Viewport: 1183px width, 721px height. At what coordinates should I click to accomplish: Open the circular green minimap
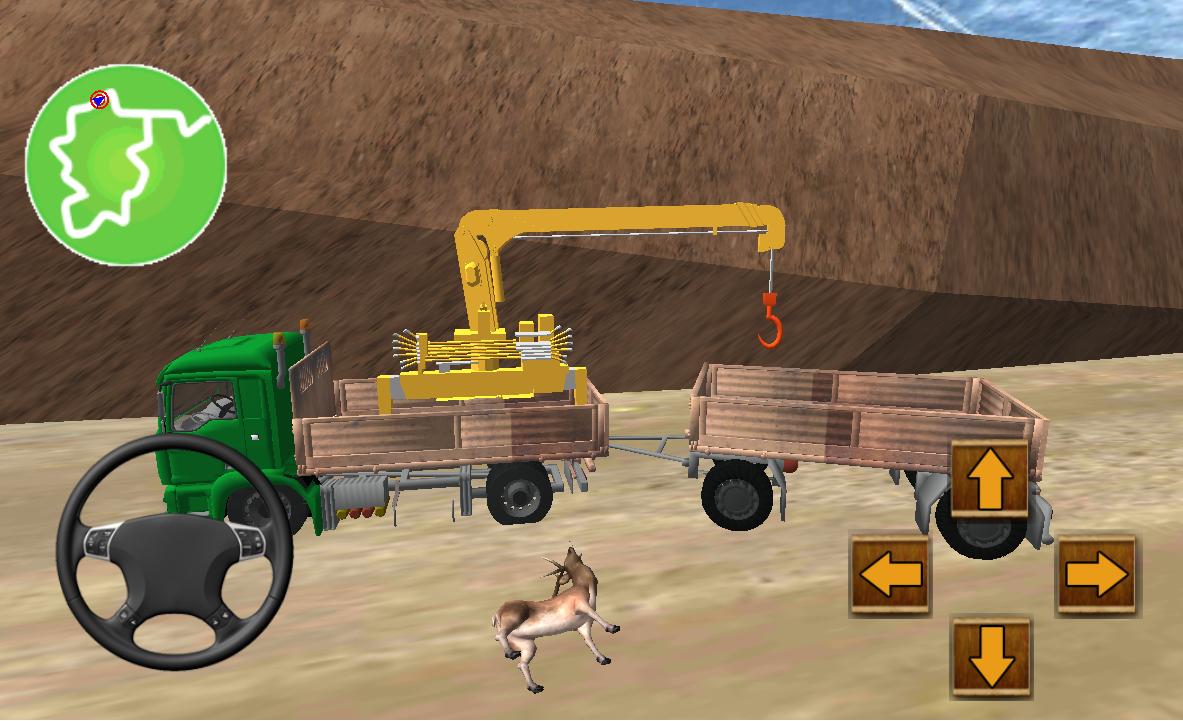click(x=126, y=165)
